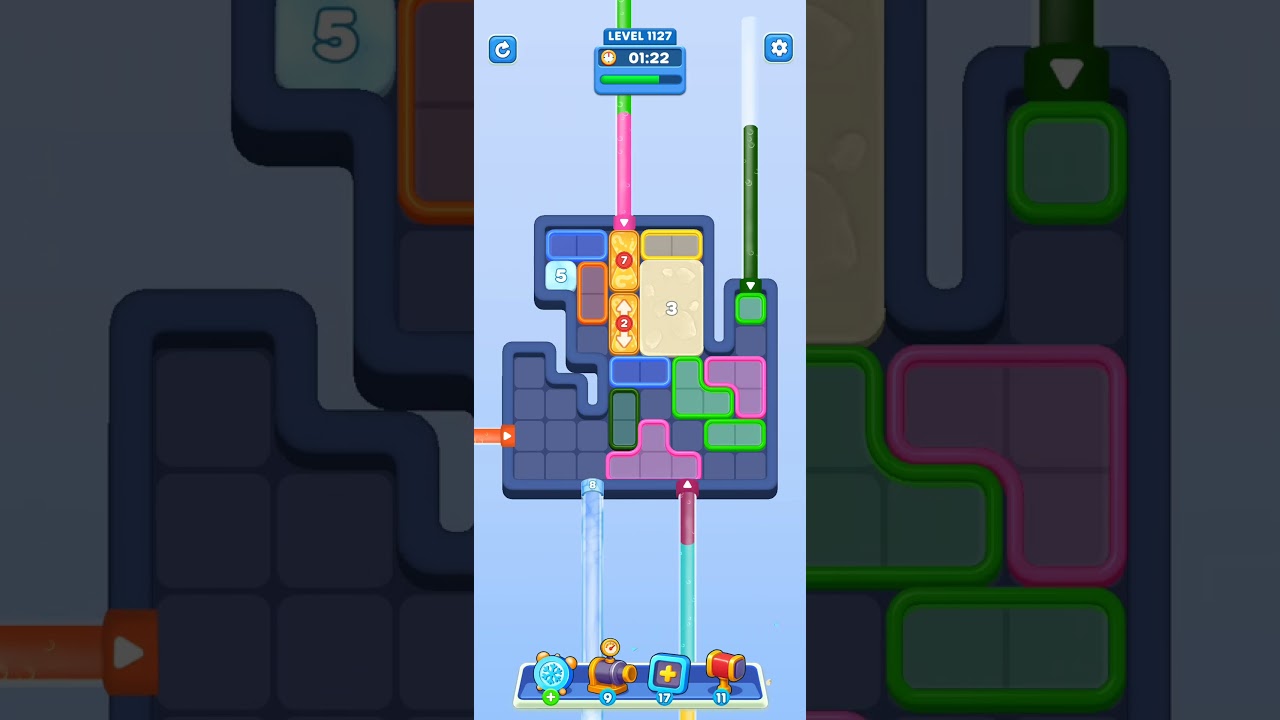Use the cannon booster with 9 charges
1280x720 pixels.
click(x=610, y=673)
